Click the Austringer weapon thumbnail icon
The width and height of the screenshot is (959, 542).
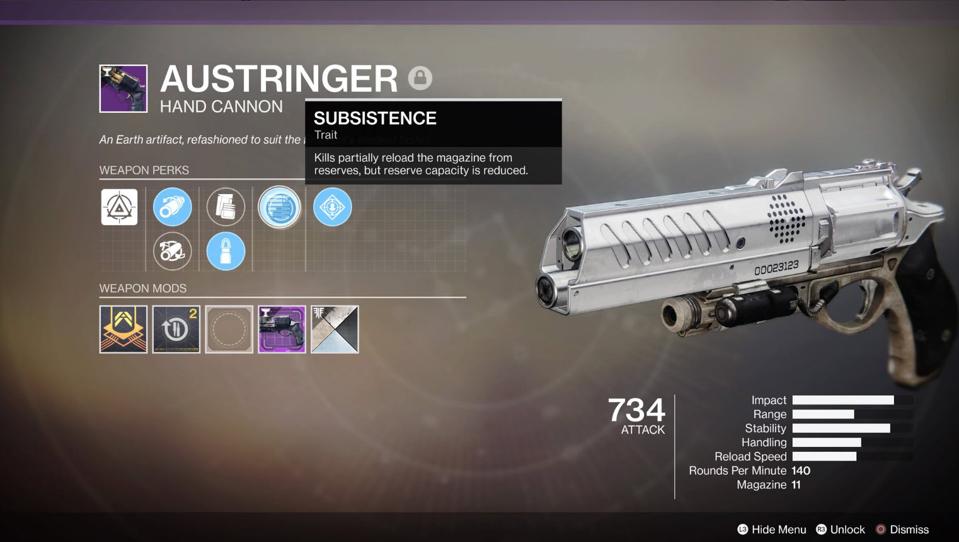coord(123,88)
